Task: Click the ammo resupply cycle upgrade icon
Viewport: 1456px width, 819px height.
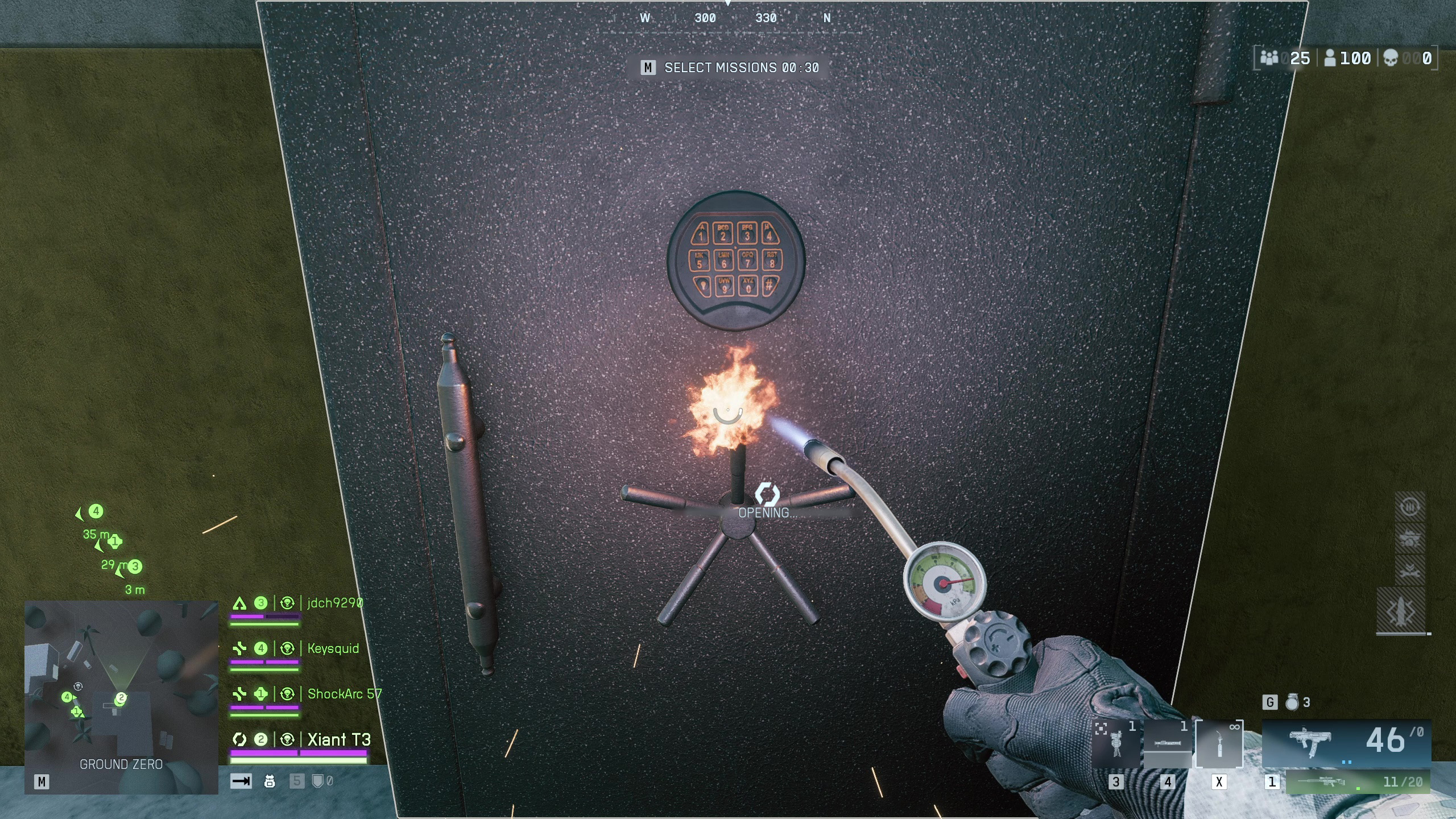Action: point(1409,506)
